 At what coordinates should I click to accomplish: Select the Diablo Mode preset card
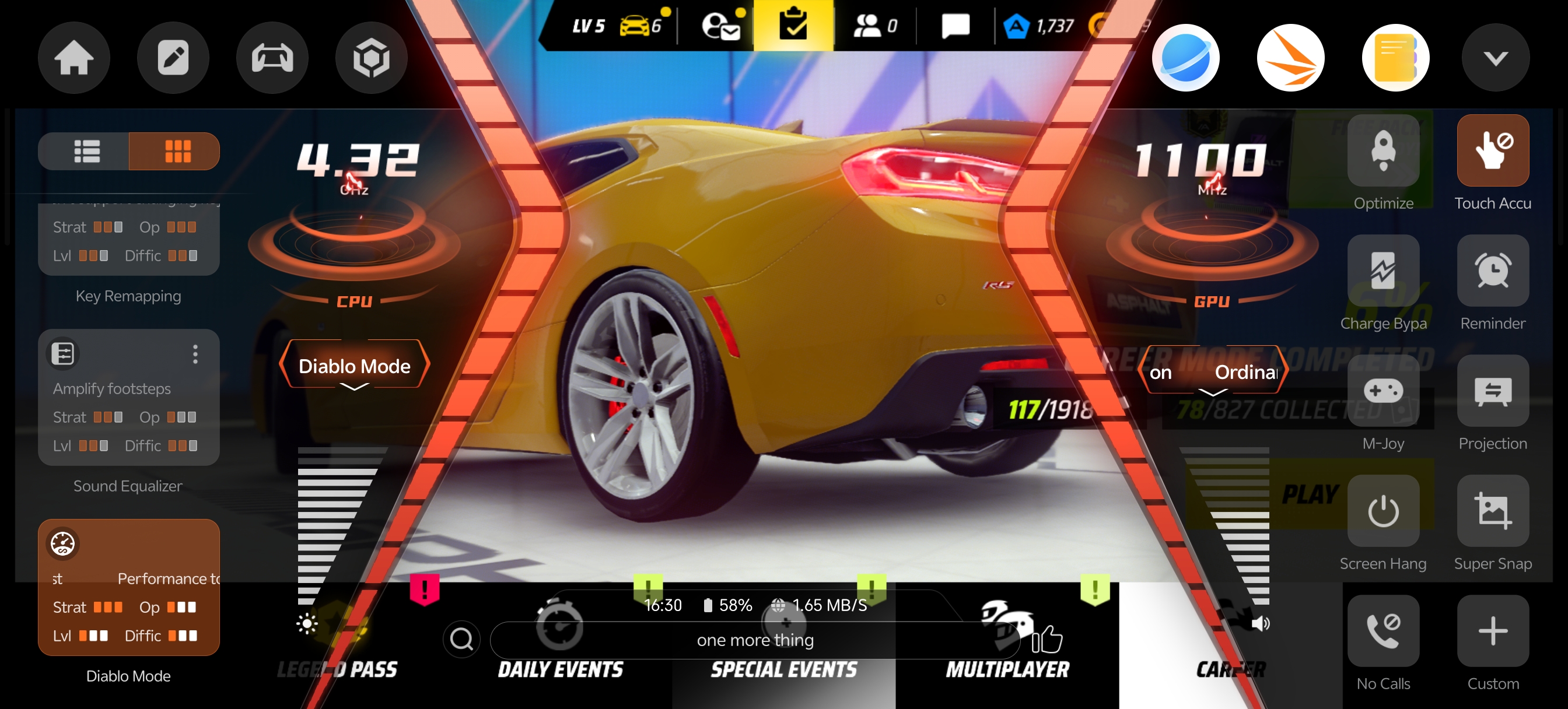tap(128, 587)
